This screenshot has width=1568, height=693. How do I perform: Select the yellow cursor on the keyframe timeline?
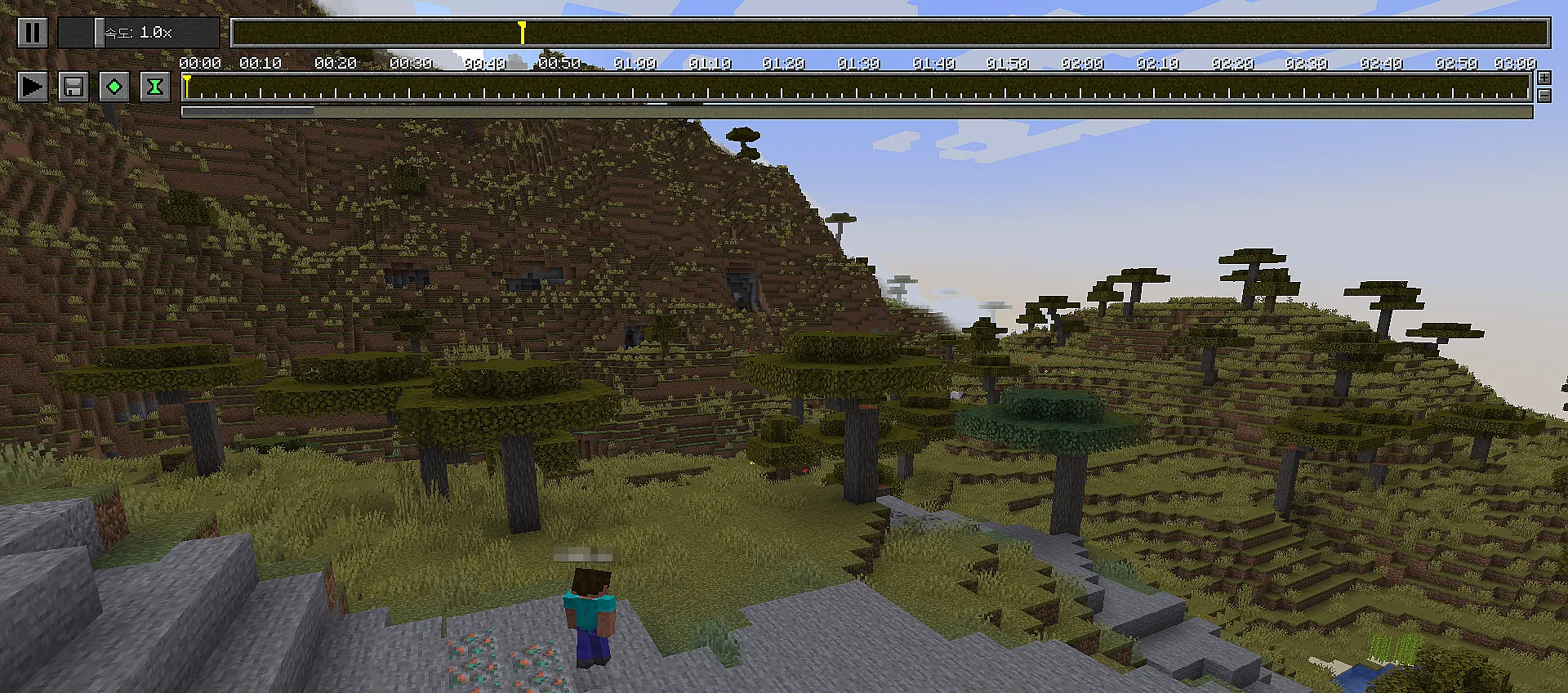[187, 86]
